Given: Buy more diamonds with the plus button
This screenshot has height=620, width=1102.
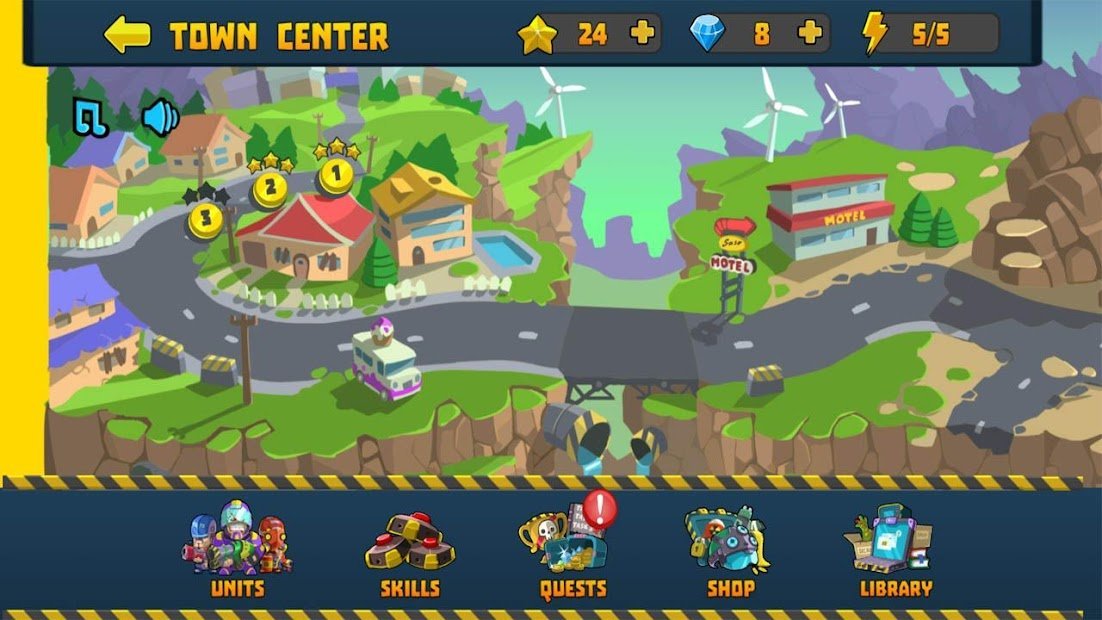Looking at the screenshot, I should (810, 34).
